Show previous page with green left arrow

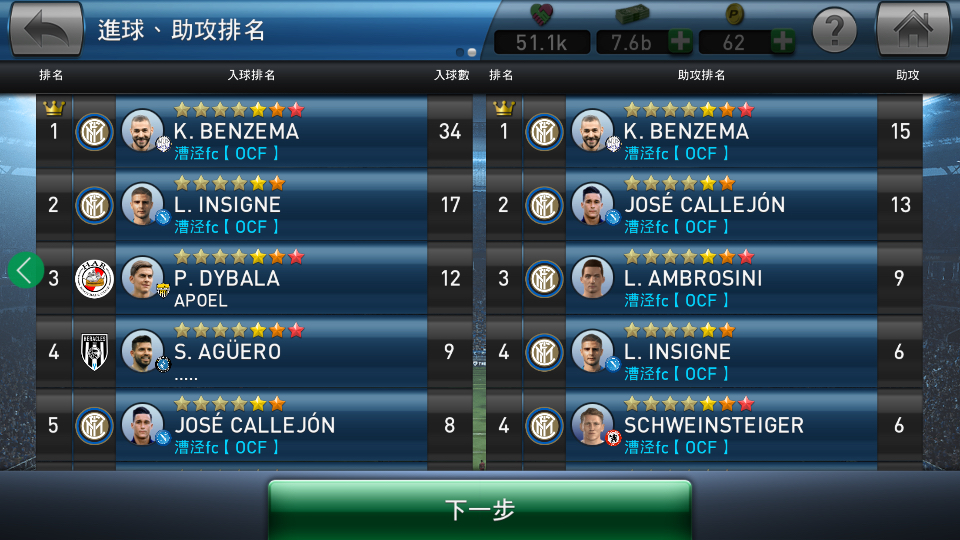(26, 269)
